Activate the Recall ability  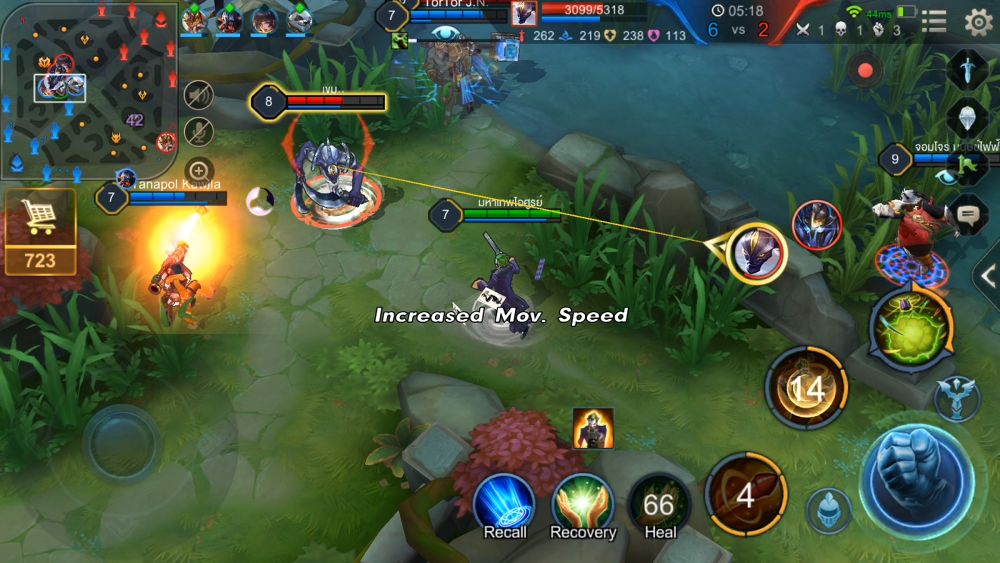(505, 505)
